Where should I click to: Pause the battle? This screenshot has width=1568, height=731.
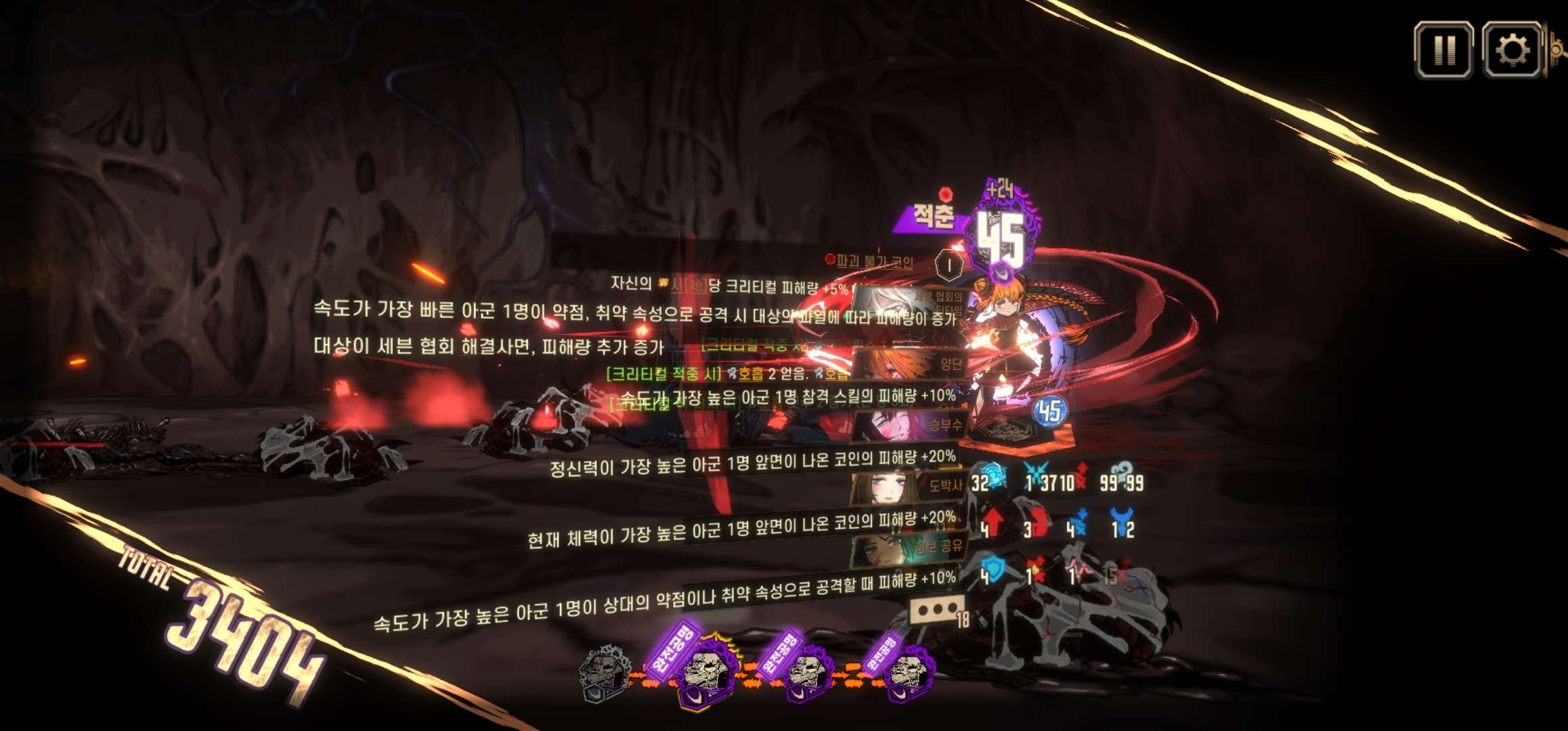tap(1443, 49)
